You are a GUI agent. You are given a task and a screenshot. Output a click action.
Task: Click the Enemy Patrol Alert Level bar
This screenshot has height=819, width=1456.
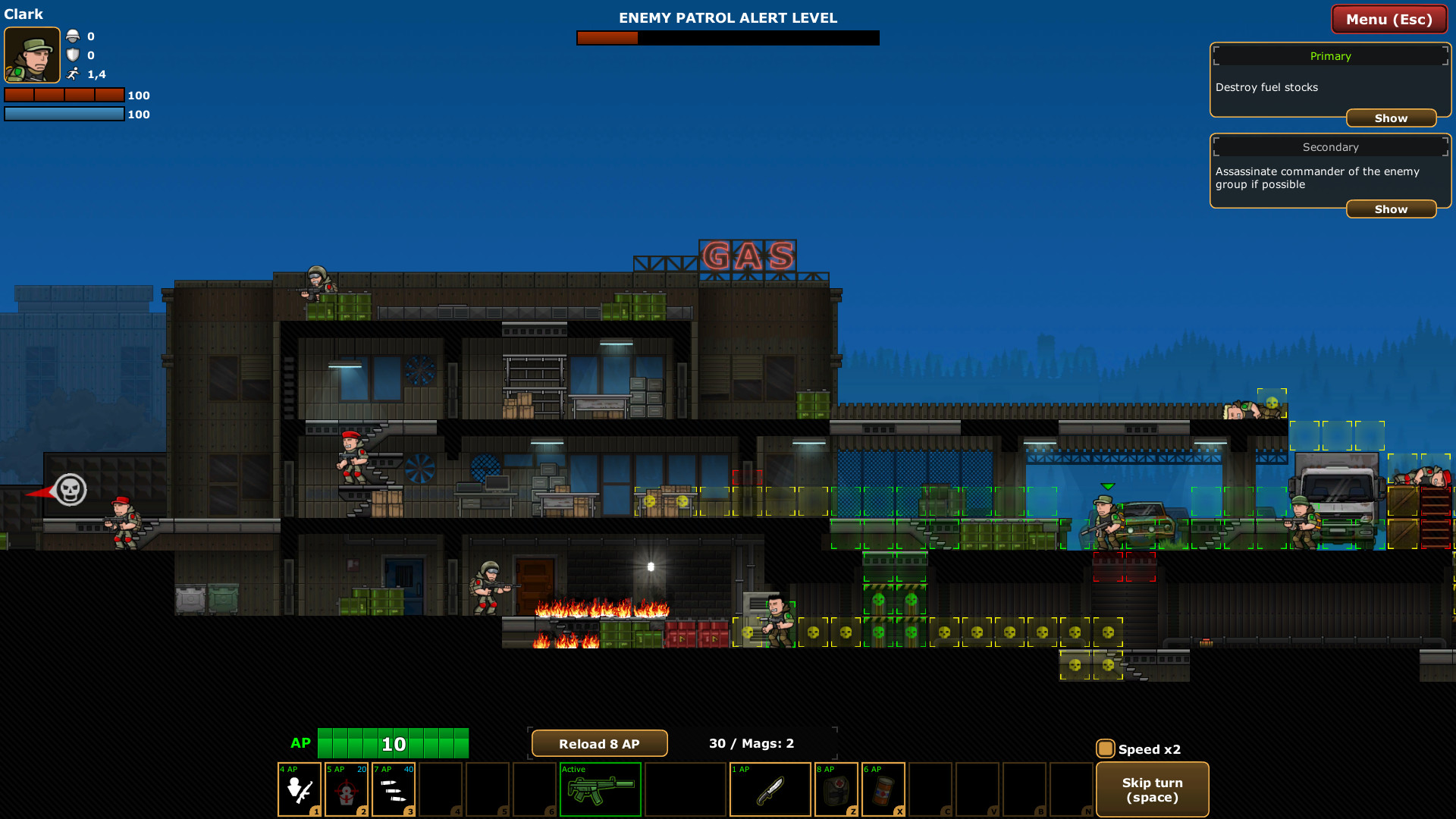[728, 37]
